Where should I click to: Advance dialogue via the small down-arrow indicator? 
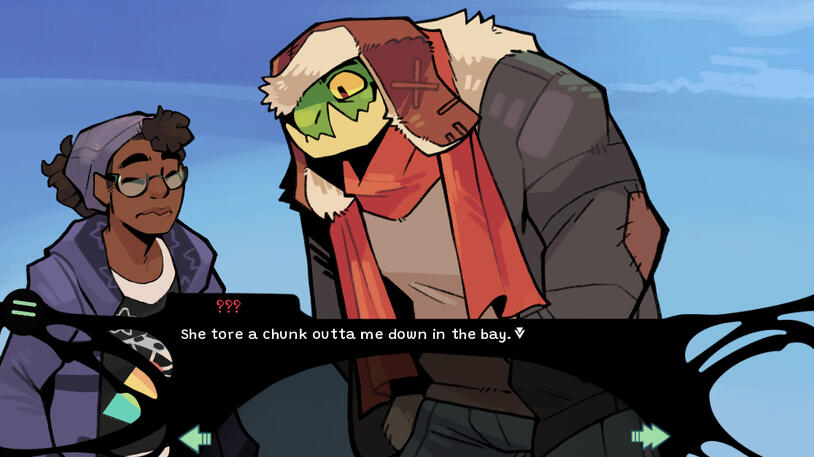click(x=519, y=333)
